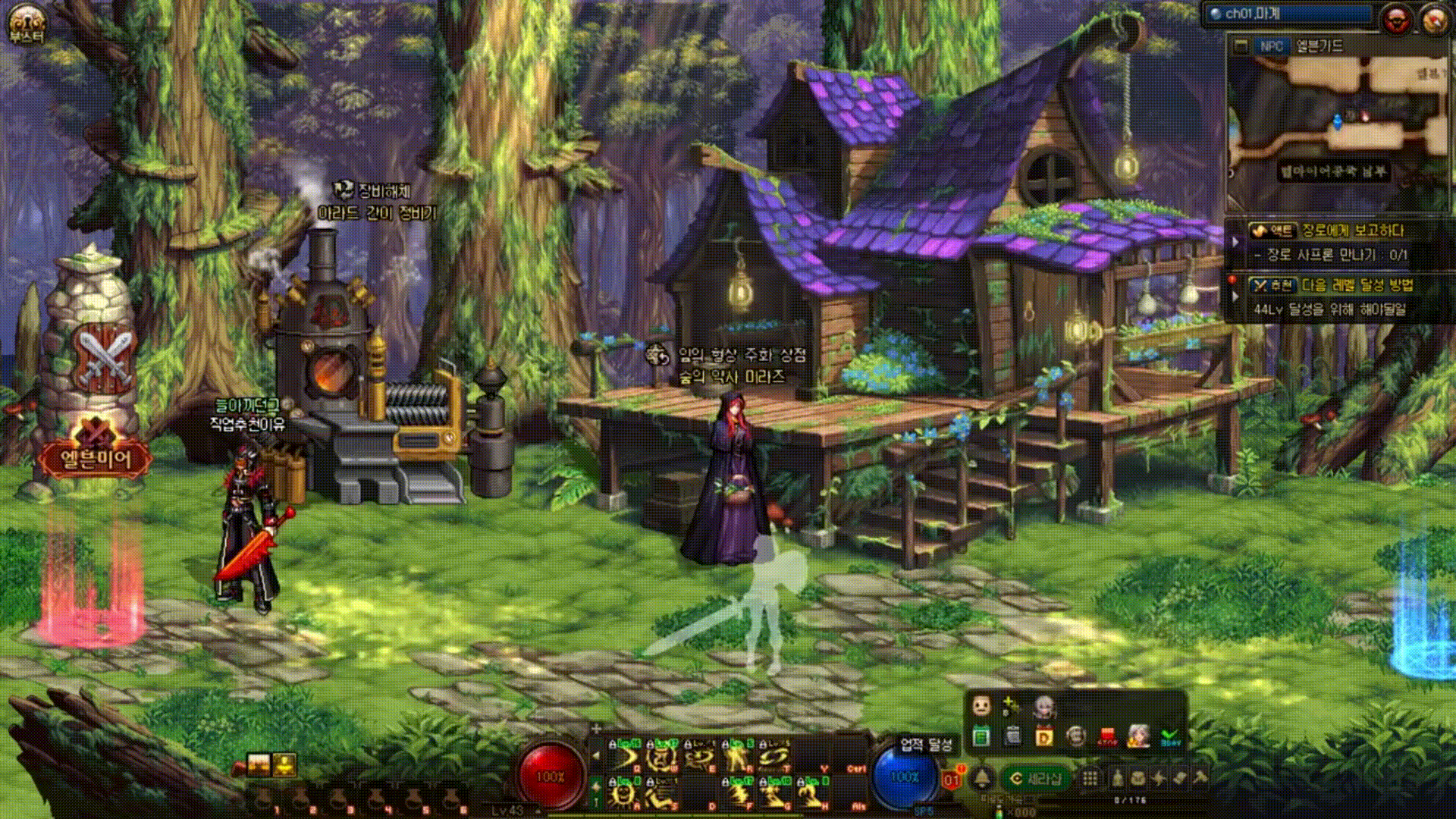Click the 업적 달성 achievement notice

pos(925,745)
